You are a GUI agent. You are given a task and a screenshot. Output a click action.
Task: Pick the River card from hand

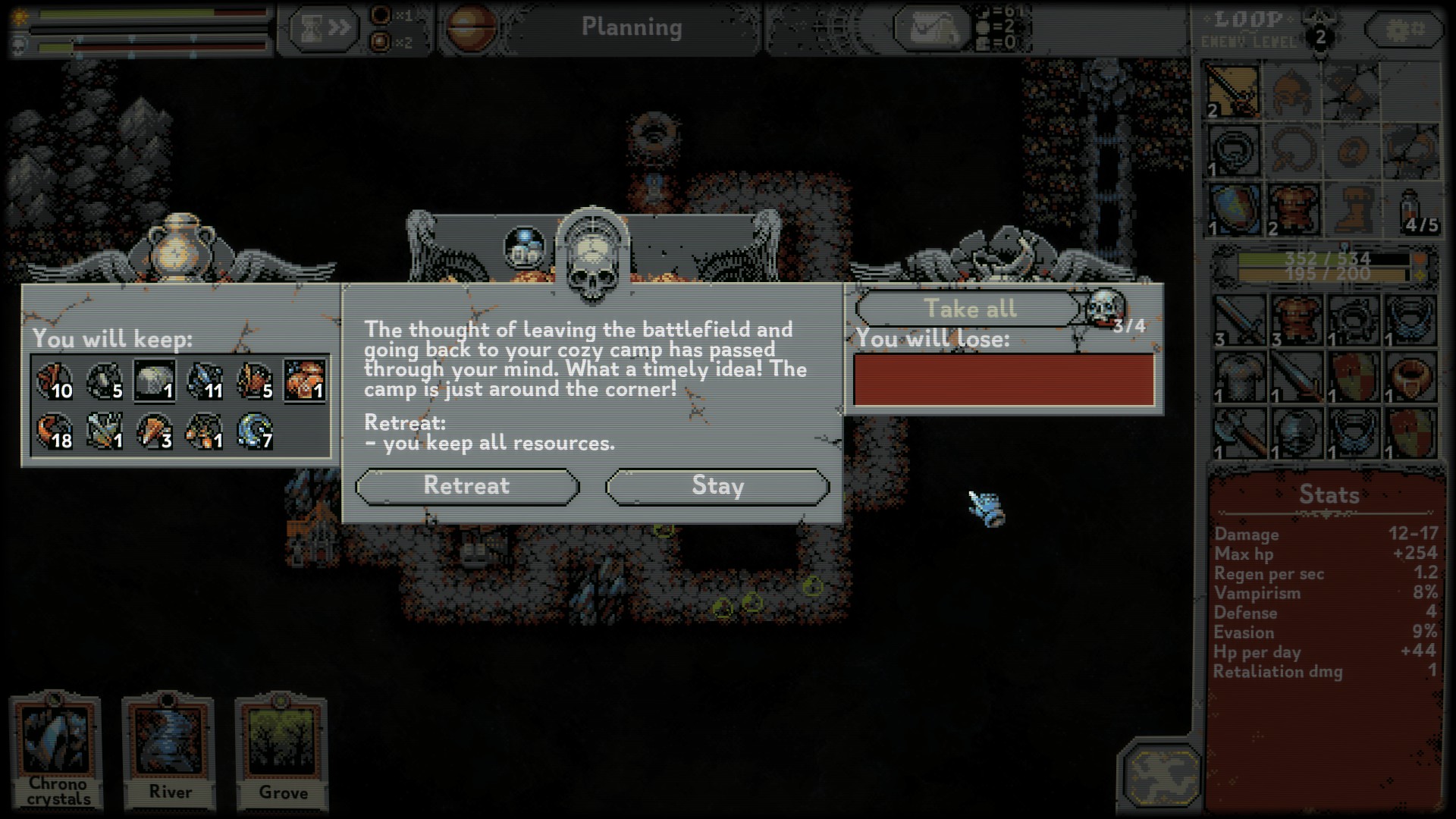coord(170,750)
